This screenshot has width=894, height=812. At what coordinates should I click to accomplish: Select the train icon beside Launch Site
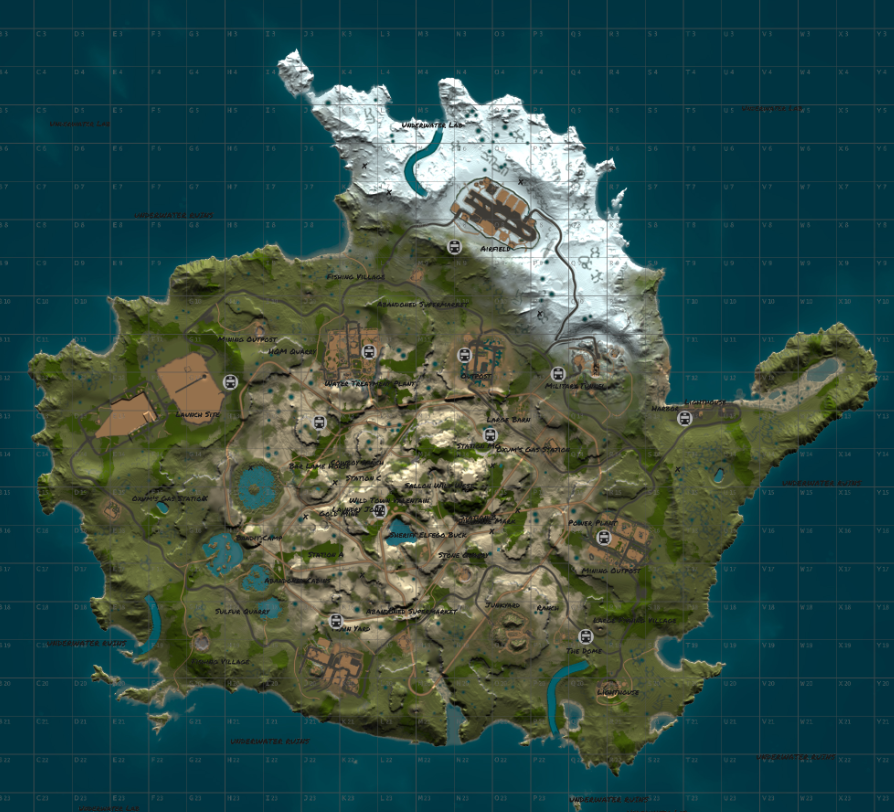tap(230, 381)
